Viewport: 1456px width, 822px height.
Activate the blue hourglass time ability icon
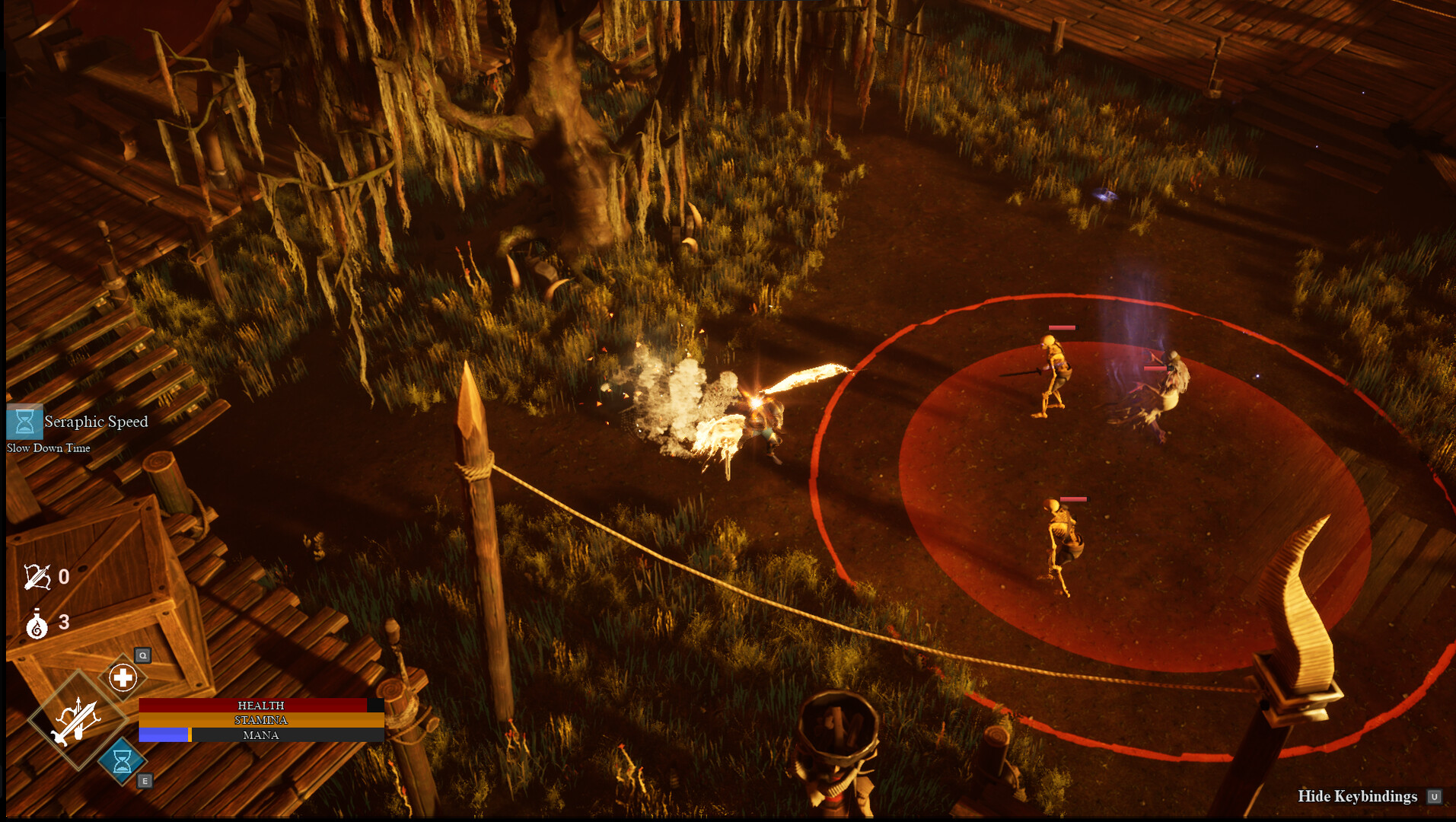(122, 761)
